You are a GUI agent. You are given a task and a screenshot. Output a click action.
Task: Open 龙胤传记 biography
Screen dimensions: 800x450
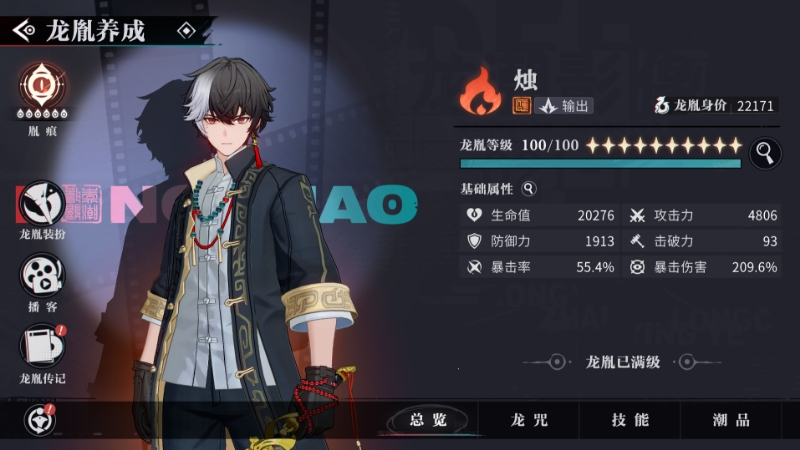click(42, 346)
